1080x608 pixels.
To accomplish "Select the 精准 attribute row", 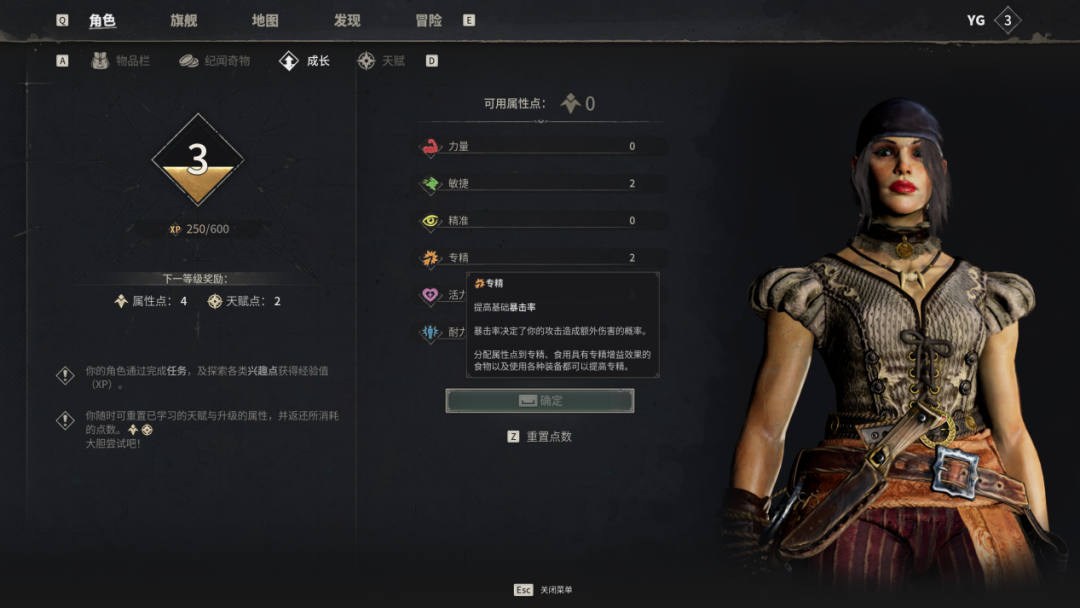I will point(540,221).
